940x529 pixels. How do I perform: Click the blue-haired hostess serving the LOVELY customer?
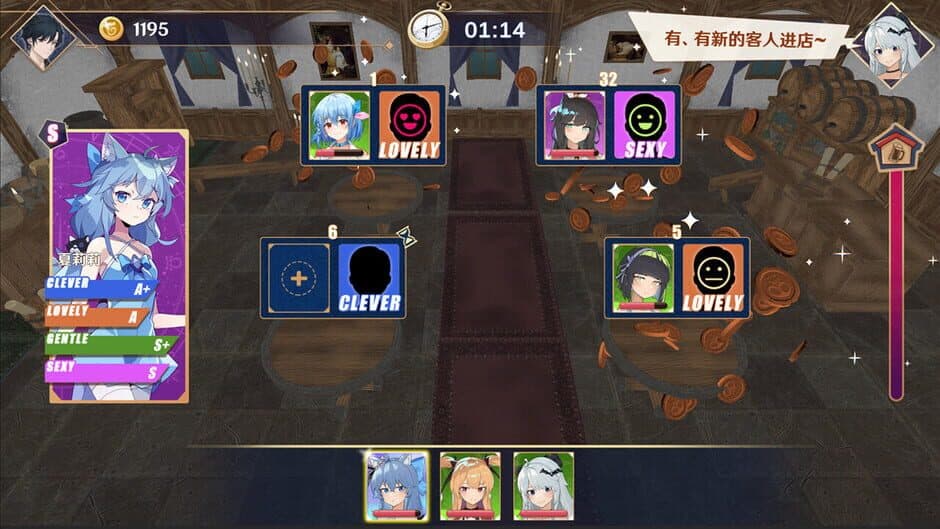[x=340, y=125]
